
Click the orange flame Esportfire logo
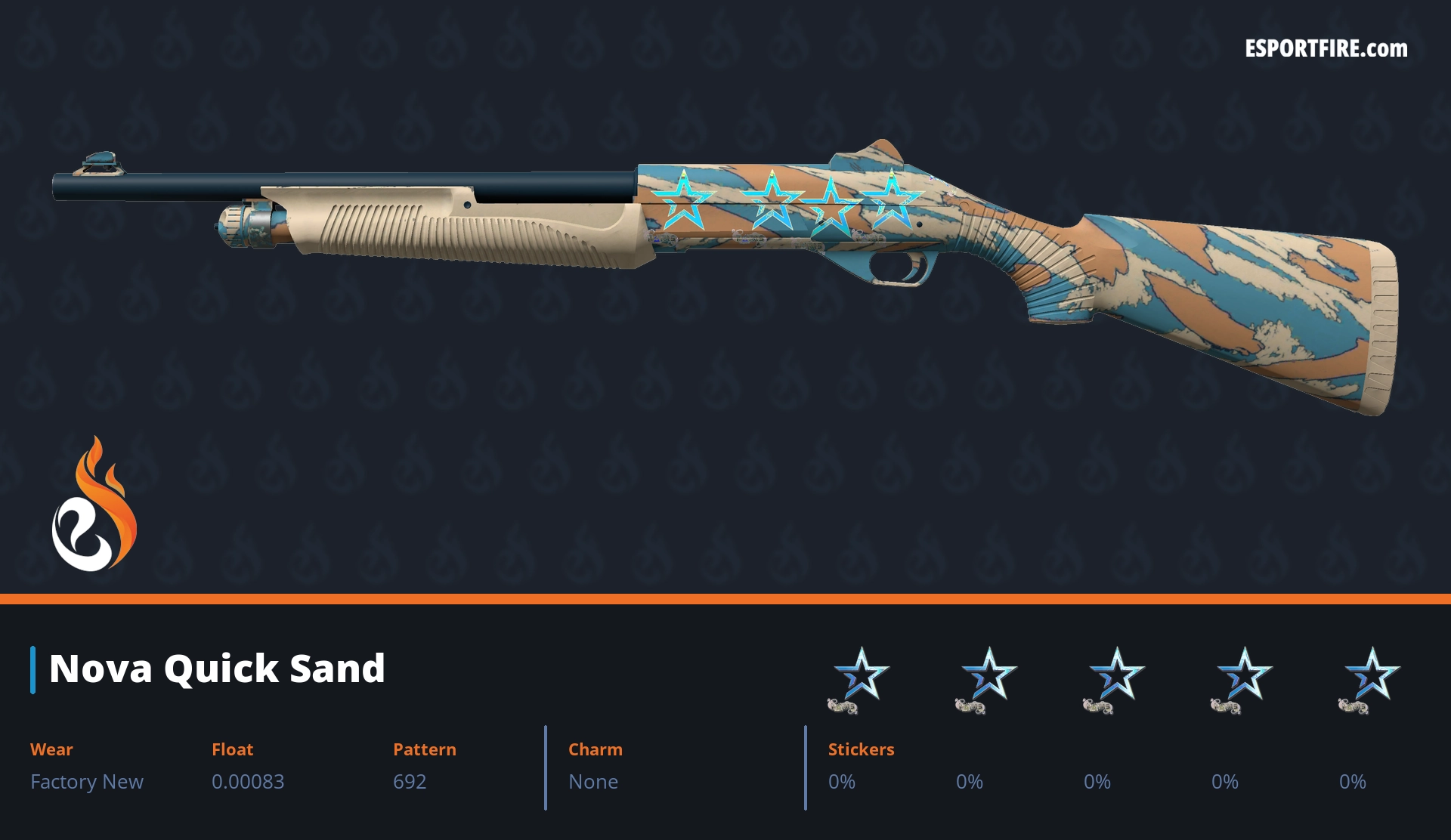click(x=94, y=505)
